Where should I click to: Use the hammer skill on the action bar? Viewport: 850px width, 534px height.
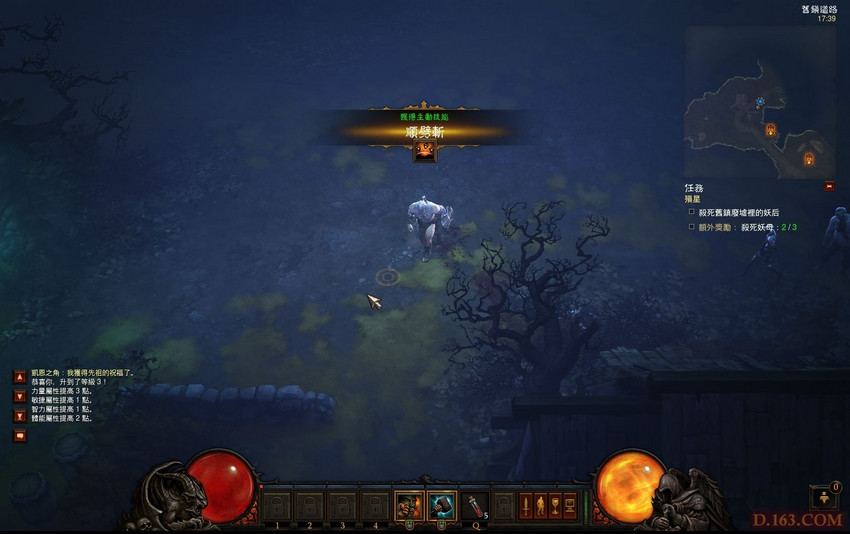440,506
